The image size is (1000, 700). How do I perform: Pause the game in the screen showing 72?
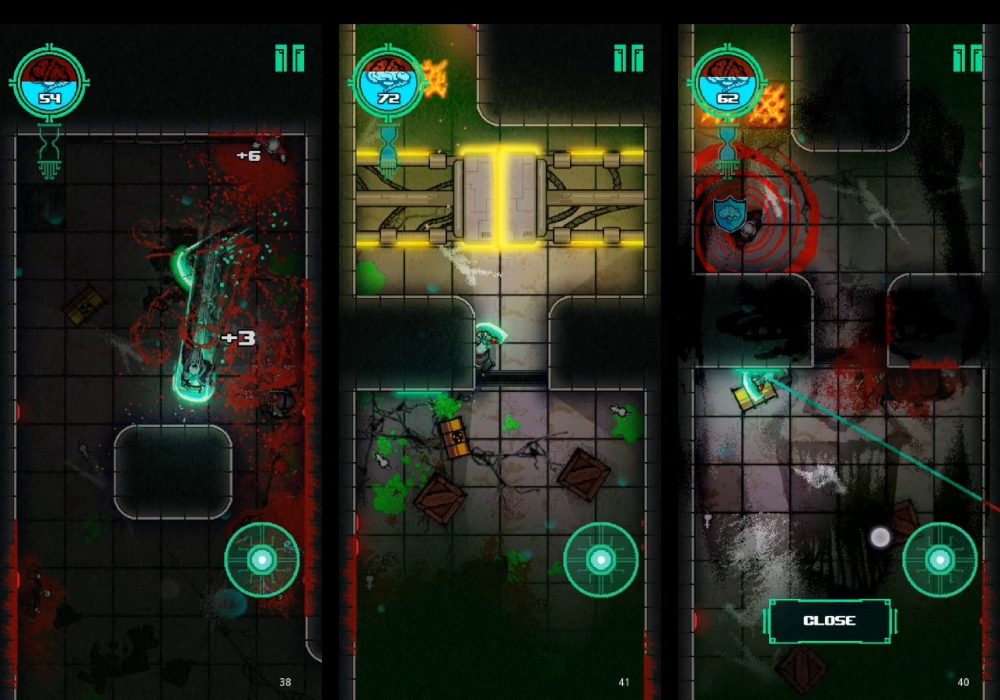[x=629, y=59]
